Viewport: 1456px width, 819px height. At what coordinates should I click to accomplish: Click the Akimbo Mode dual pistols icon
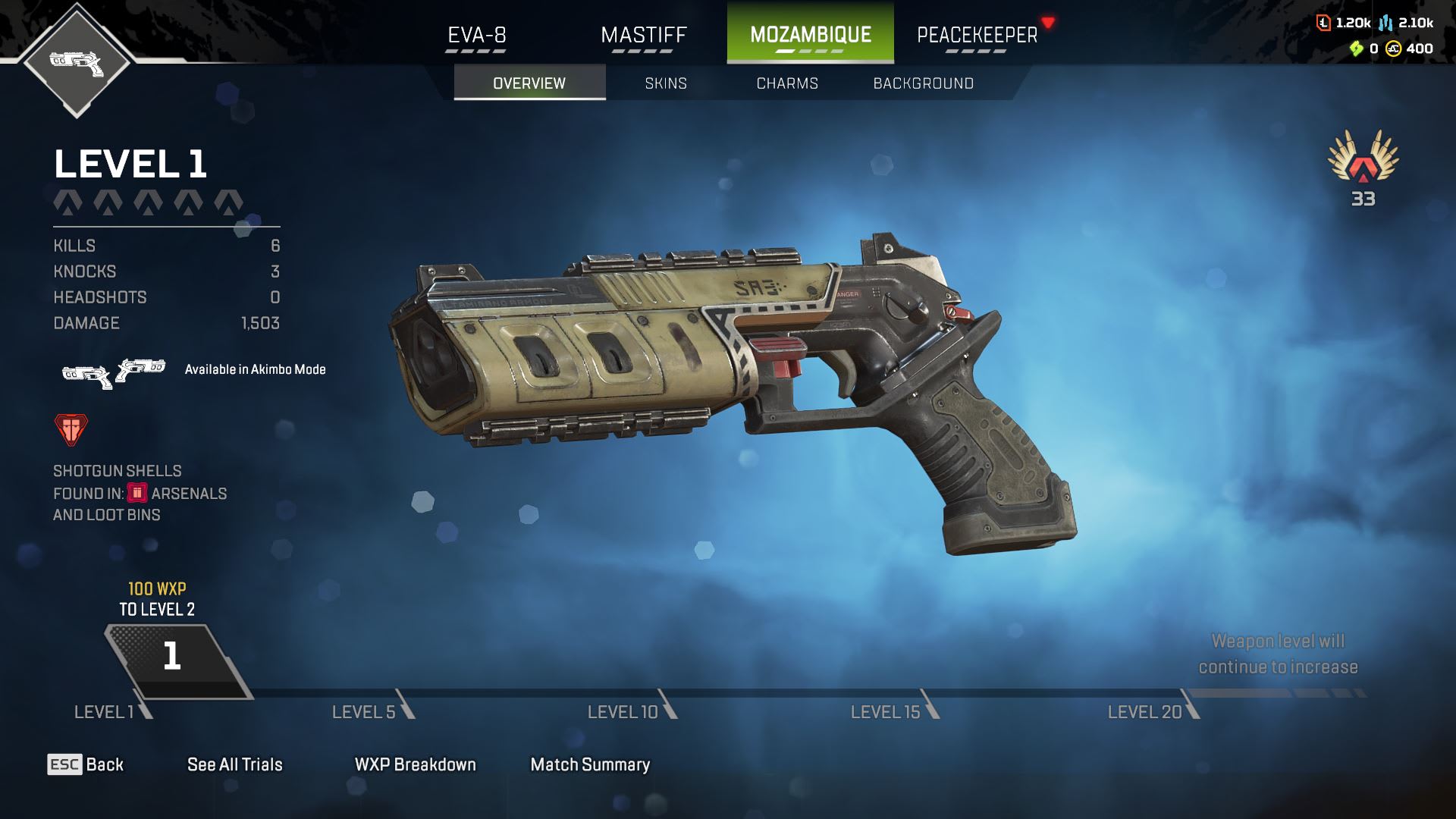coord(114,372)
